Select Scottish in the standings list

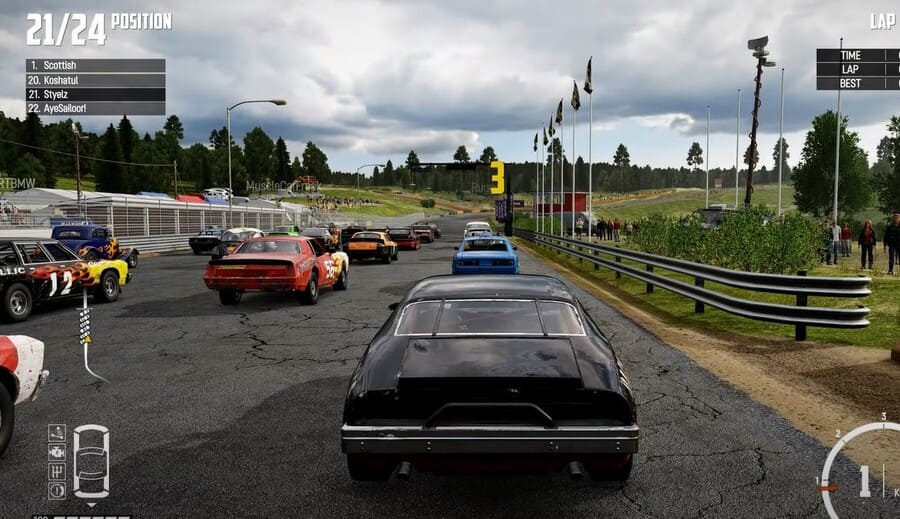point(95,65)
